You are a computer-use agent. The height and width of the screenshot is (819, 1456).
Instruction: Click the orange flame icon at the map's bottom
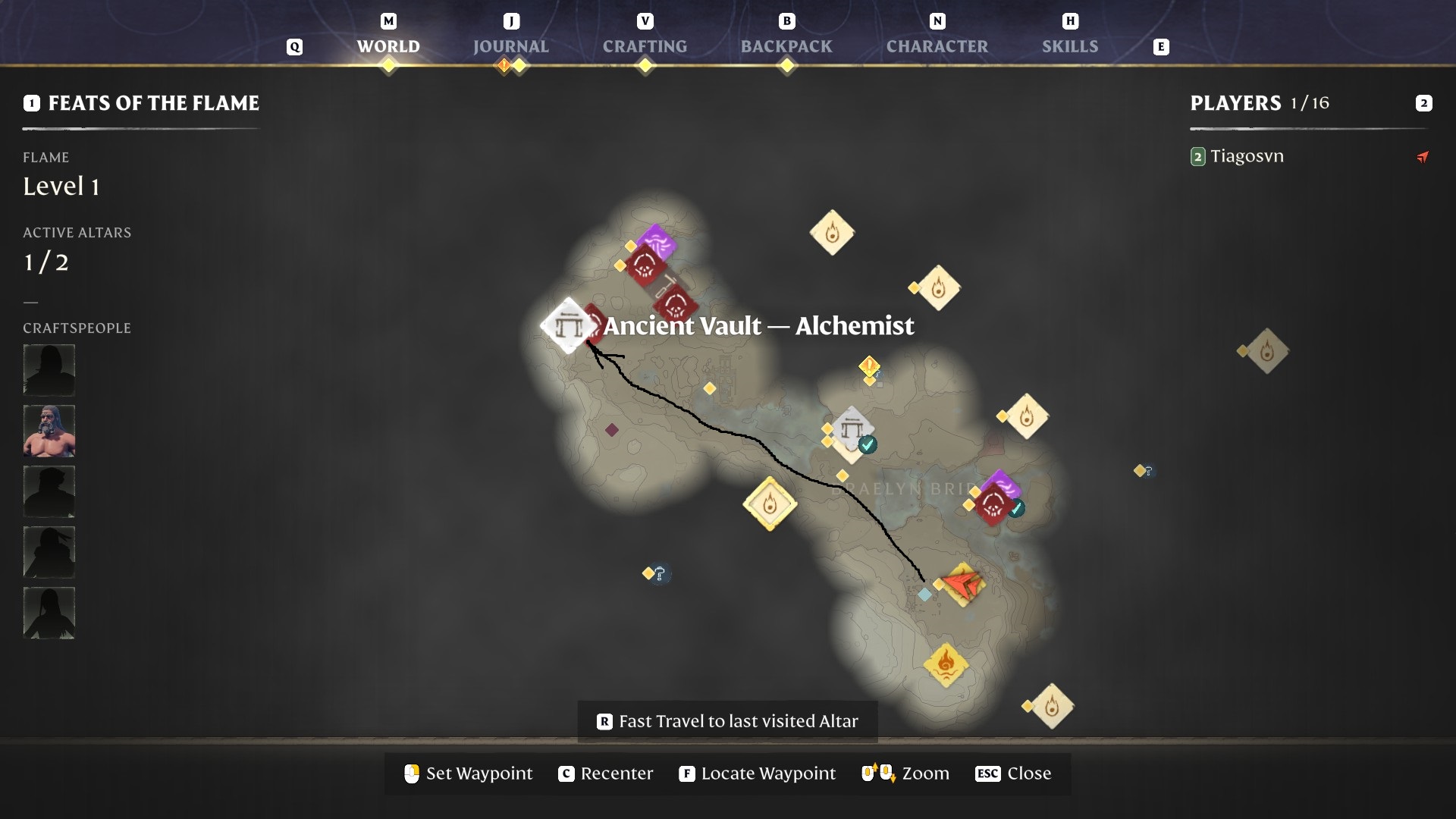(x=946, y=664)
